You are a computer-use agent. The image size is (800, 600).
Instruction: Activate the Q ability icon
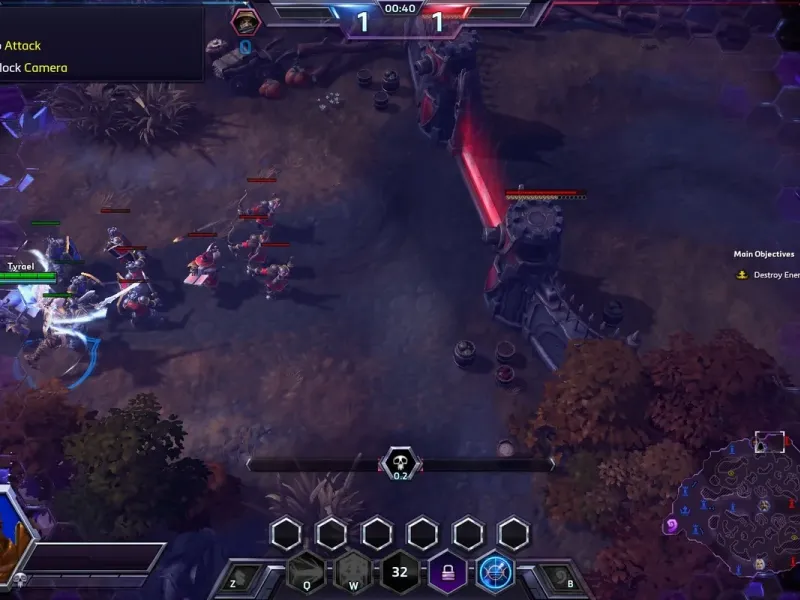305,573
